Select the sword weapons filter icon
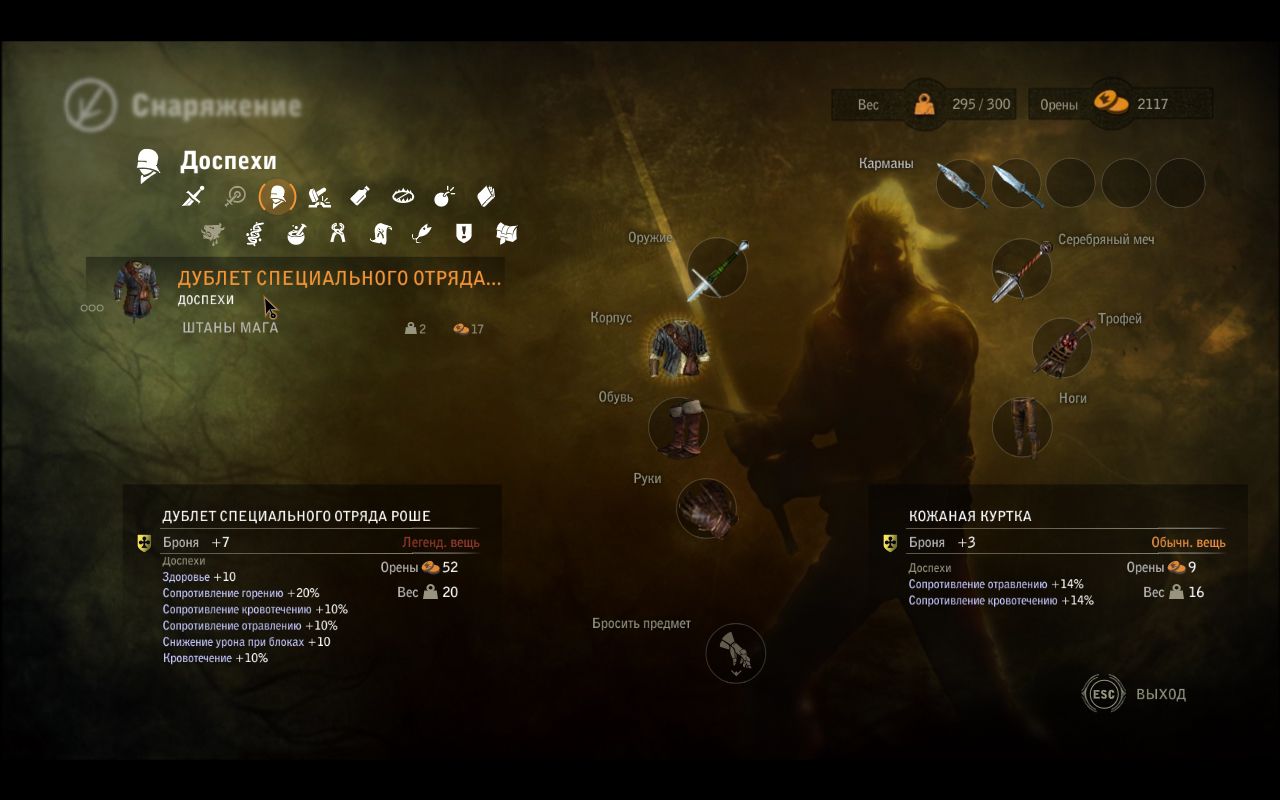Screen dimensions: 1280x800 pos(191,196)
